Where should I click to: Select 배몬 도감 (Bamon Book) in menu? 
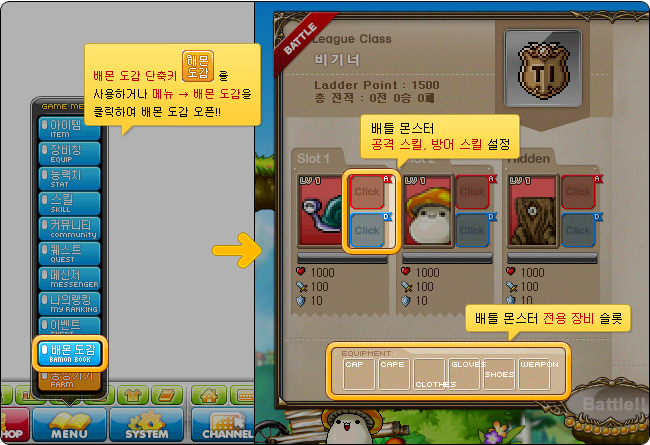click(72, 352)
